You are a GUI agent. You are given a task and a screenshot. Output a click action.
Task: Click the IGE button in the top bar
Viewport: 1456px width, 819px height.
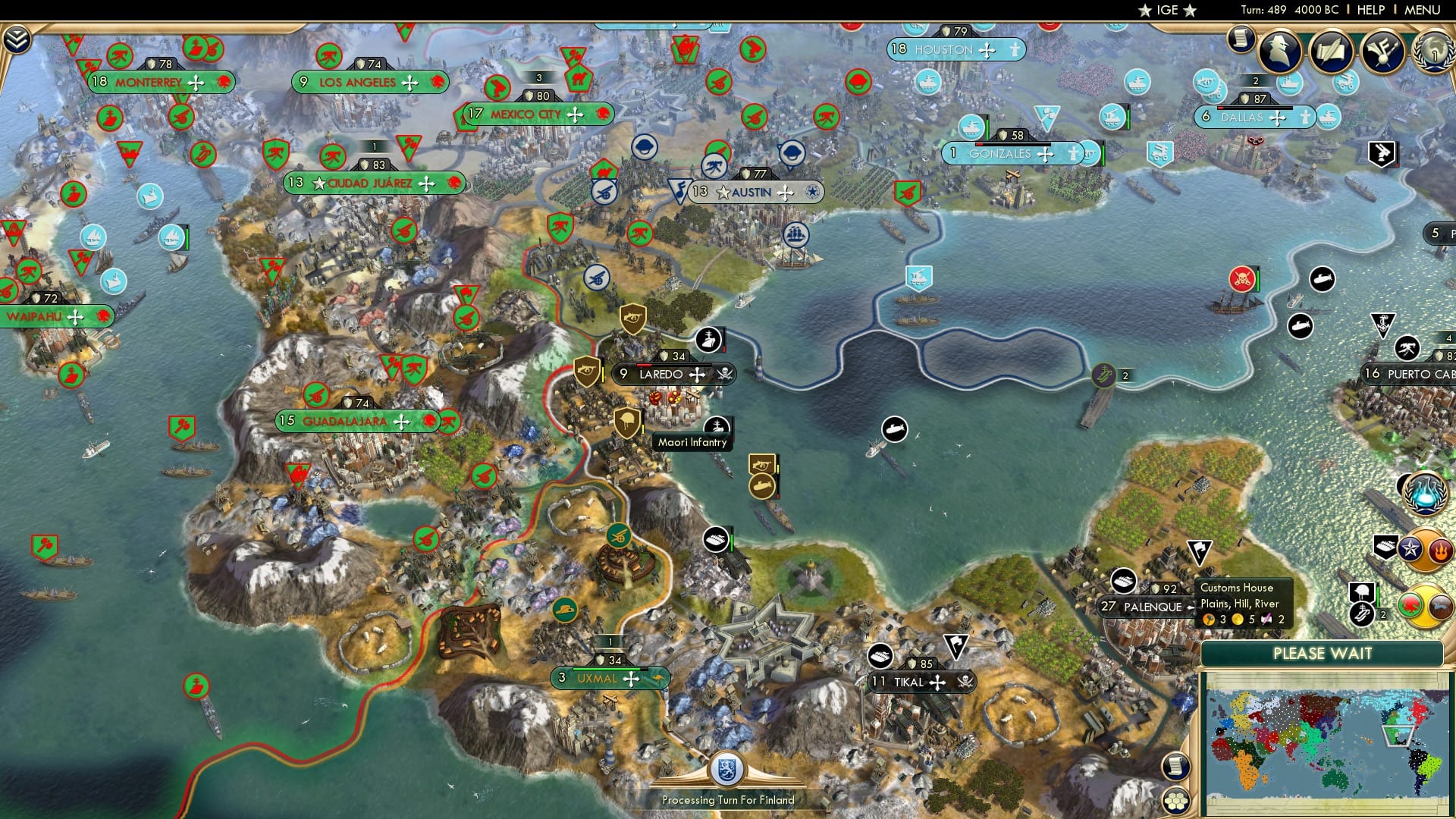tap(1166, 10)
